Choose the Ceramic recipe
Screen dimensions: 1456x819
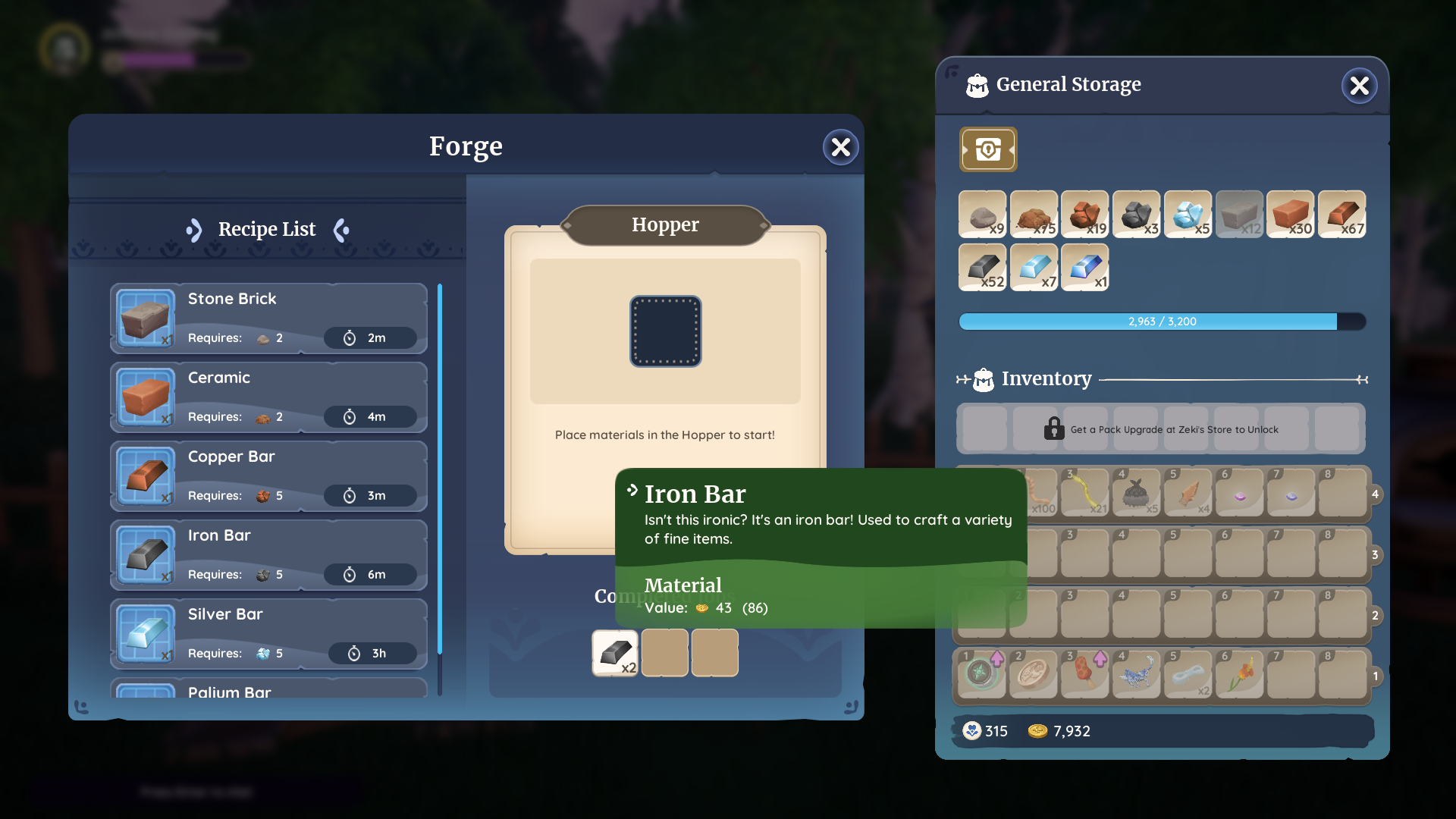(268, 397)
